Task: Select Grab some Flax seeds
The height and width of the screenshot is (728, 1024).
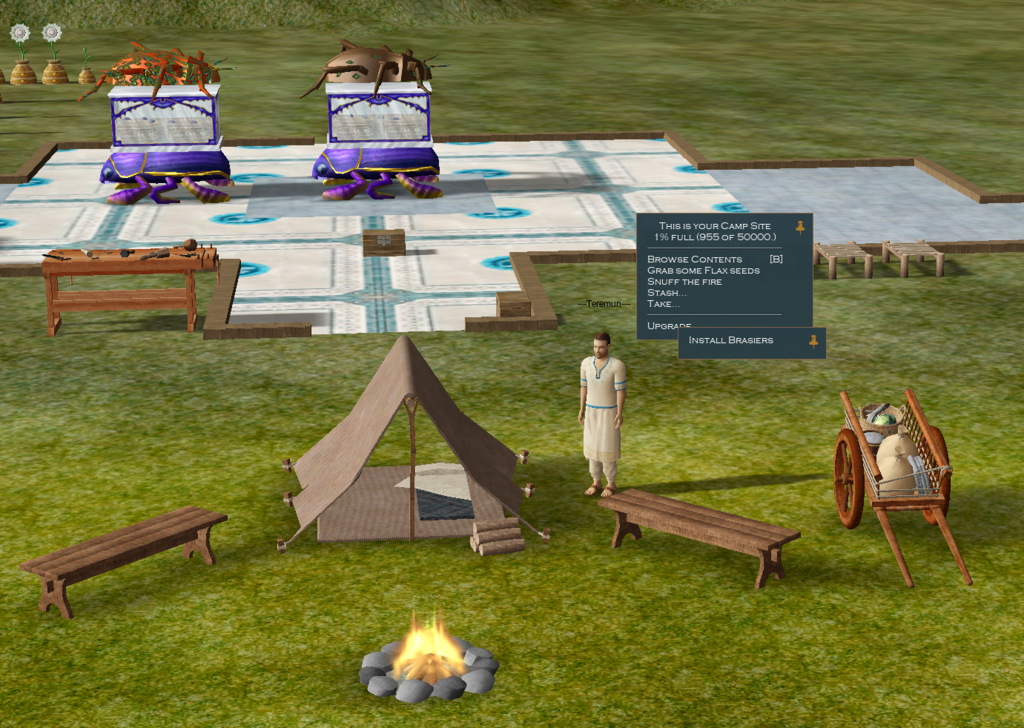Action: [703, 270]
